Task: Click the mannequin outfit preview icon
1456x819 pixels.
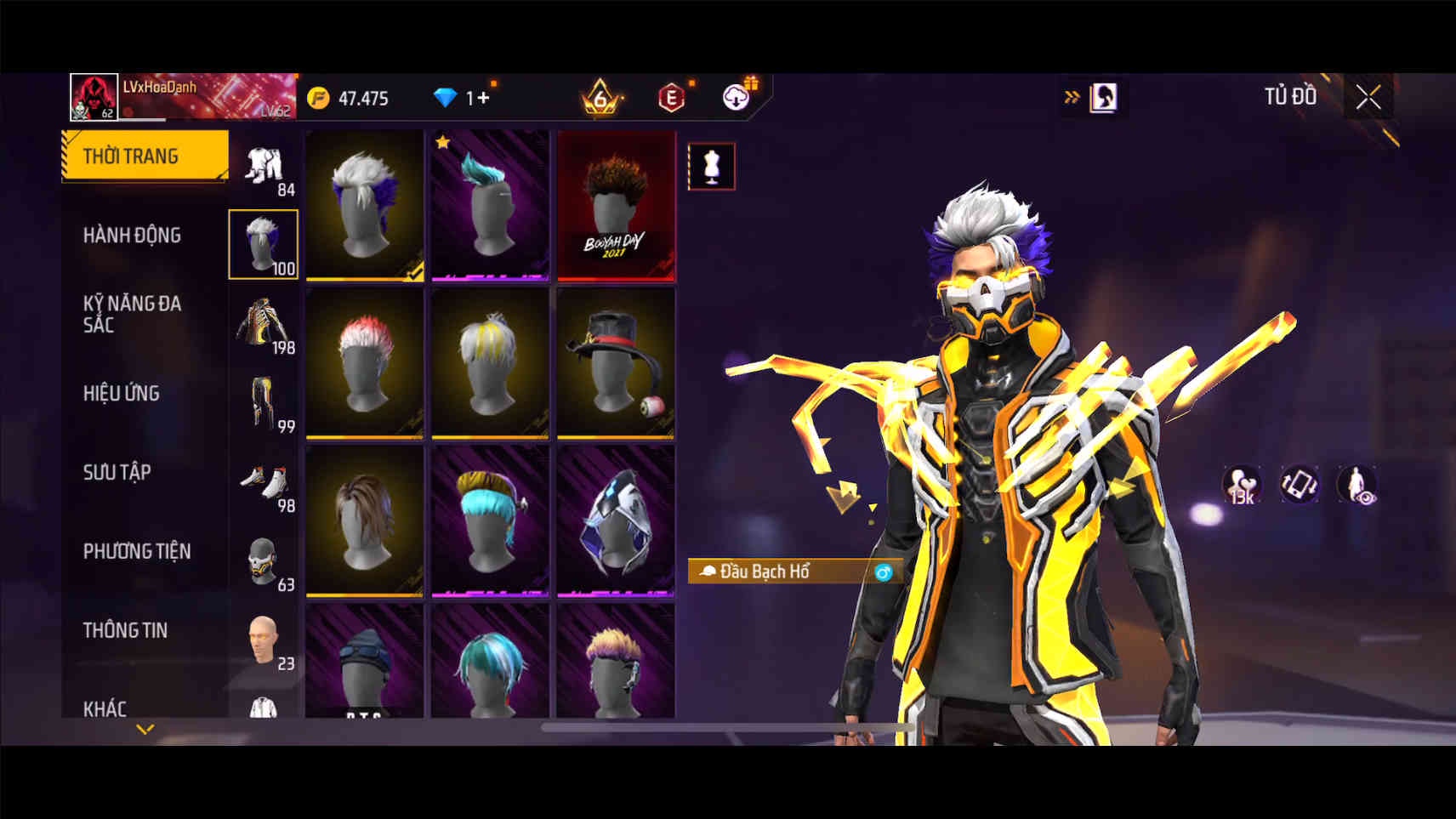Action: coord(711,167)
